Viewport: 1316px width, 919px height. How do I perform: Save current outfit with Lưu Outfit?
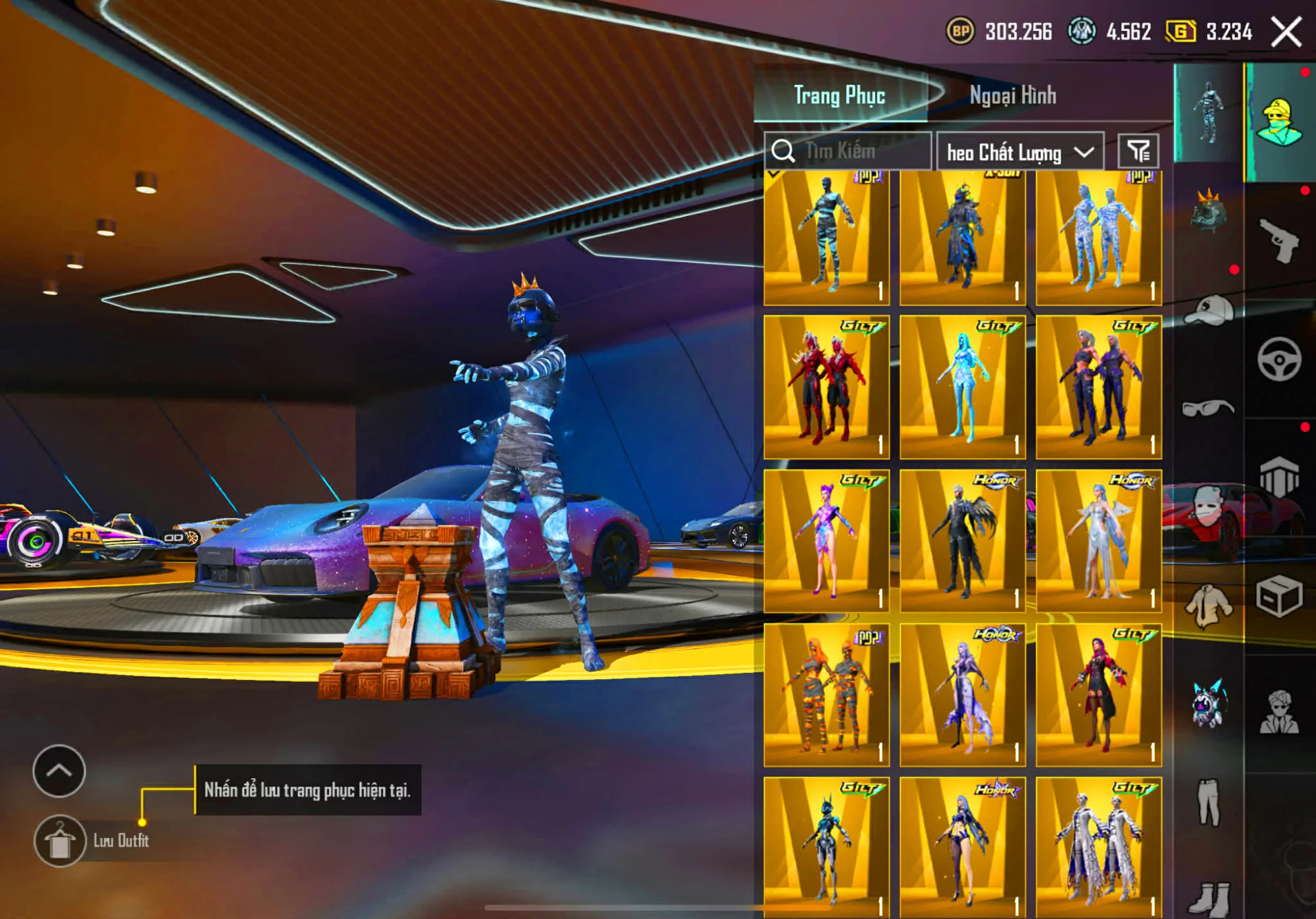[60, 841]
